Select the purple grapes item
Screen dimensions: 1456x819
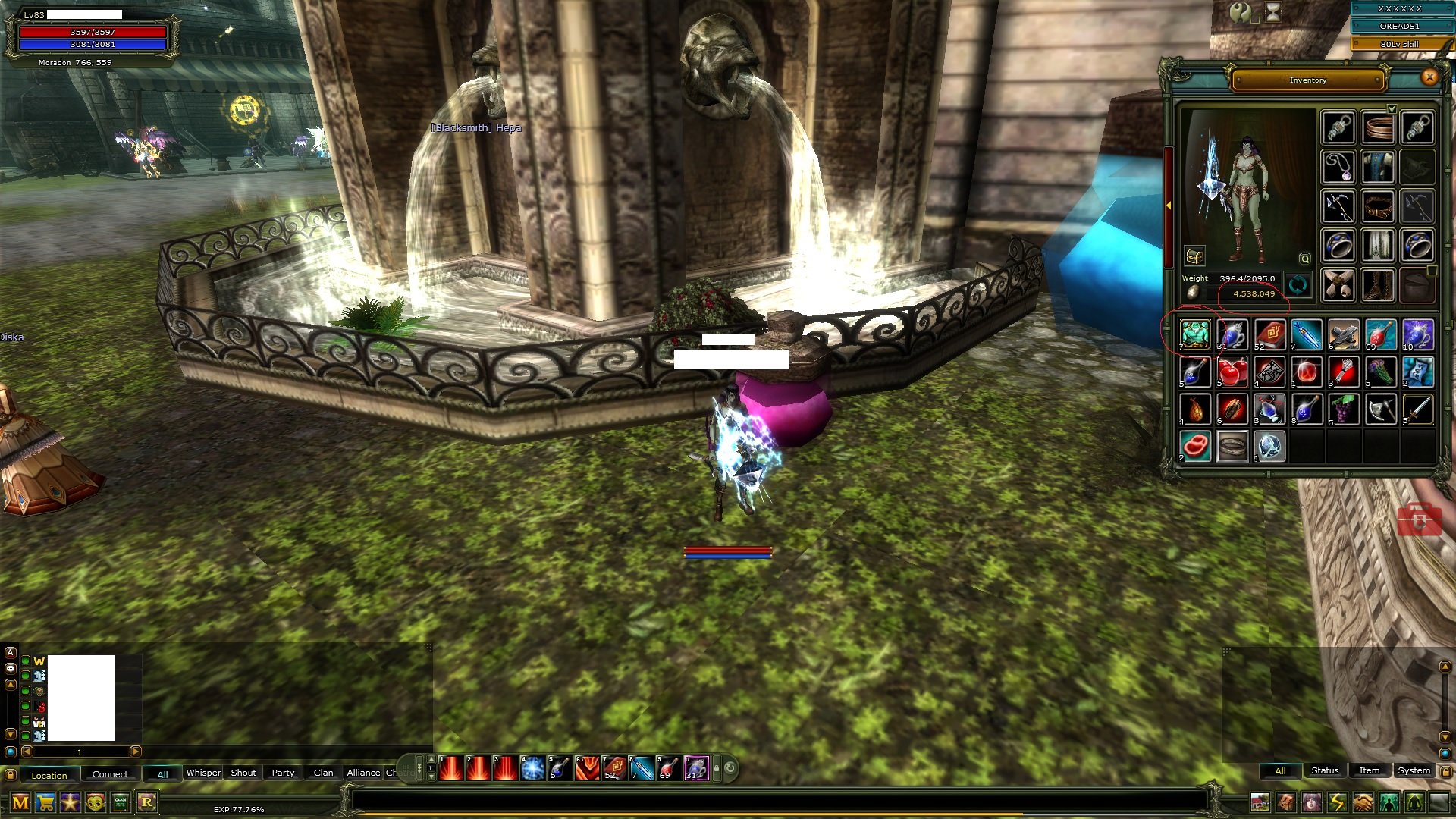pos(1344,409)
